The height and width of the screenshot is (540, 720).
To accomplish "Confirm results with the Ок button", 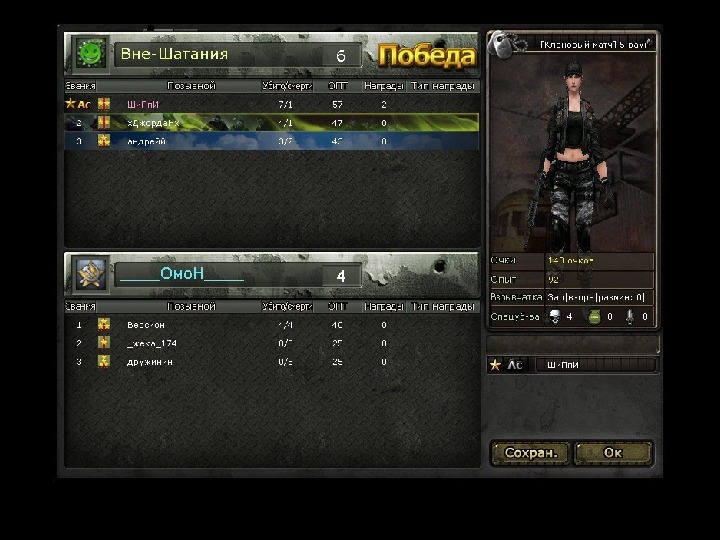I will [x=613, y=453].
